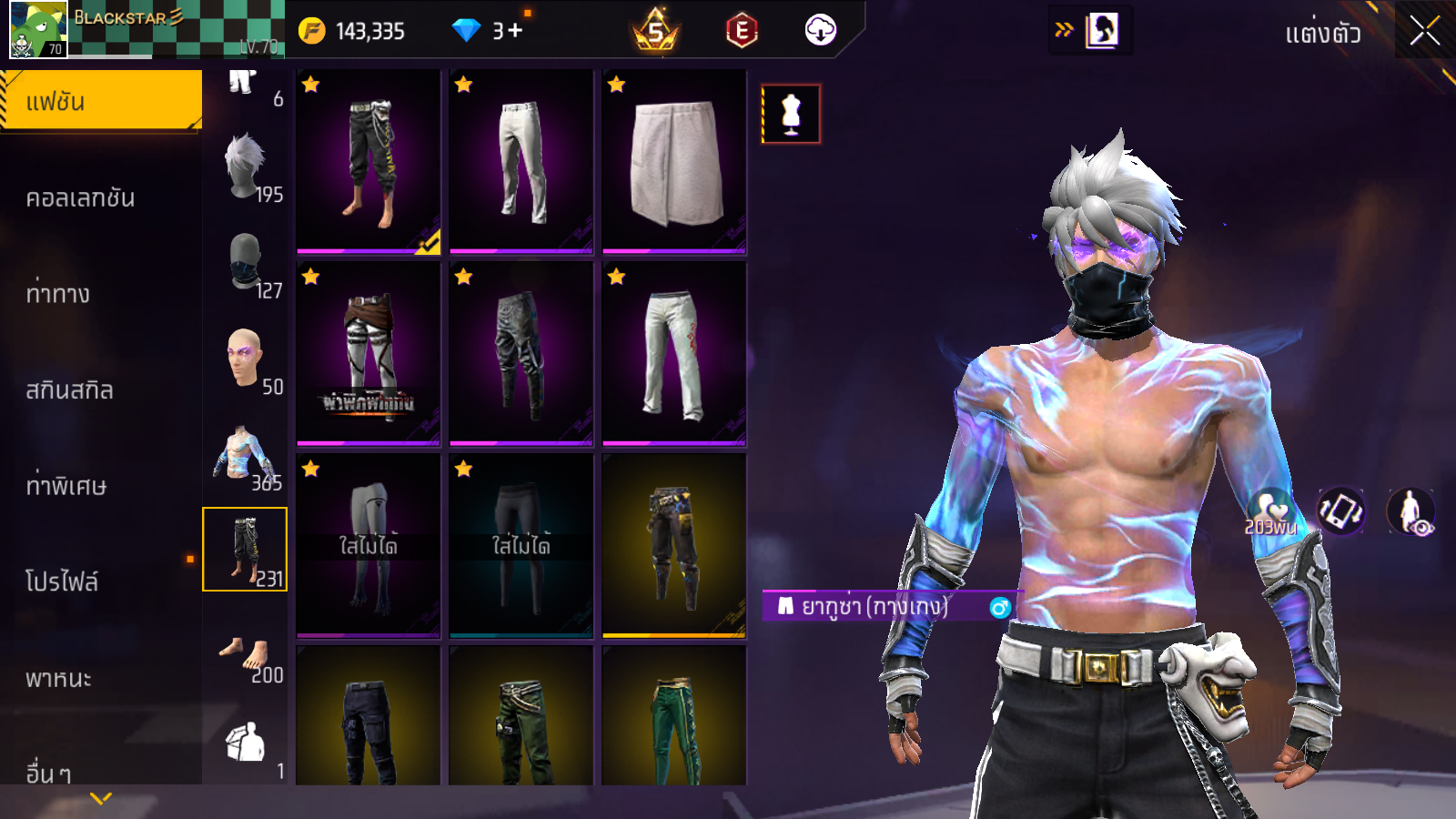Image resolution: width=1456 pixels, height=819 pixels.
Task: Open the player profile avatar
Action: (x=38, y=29)
